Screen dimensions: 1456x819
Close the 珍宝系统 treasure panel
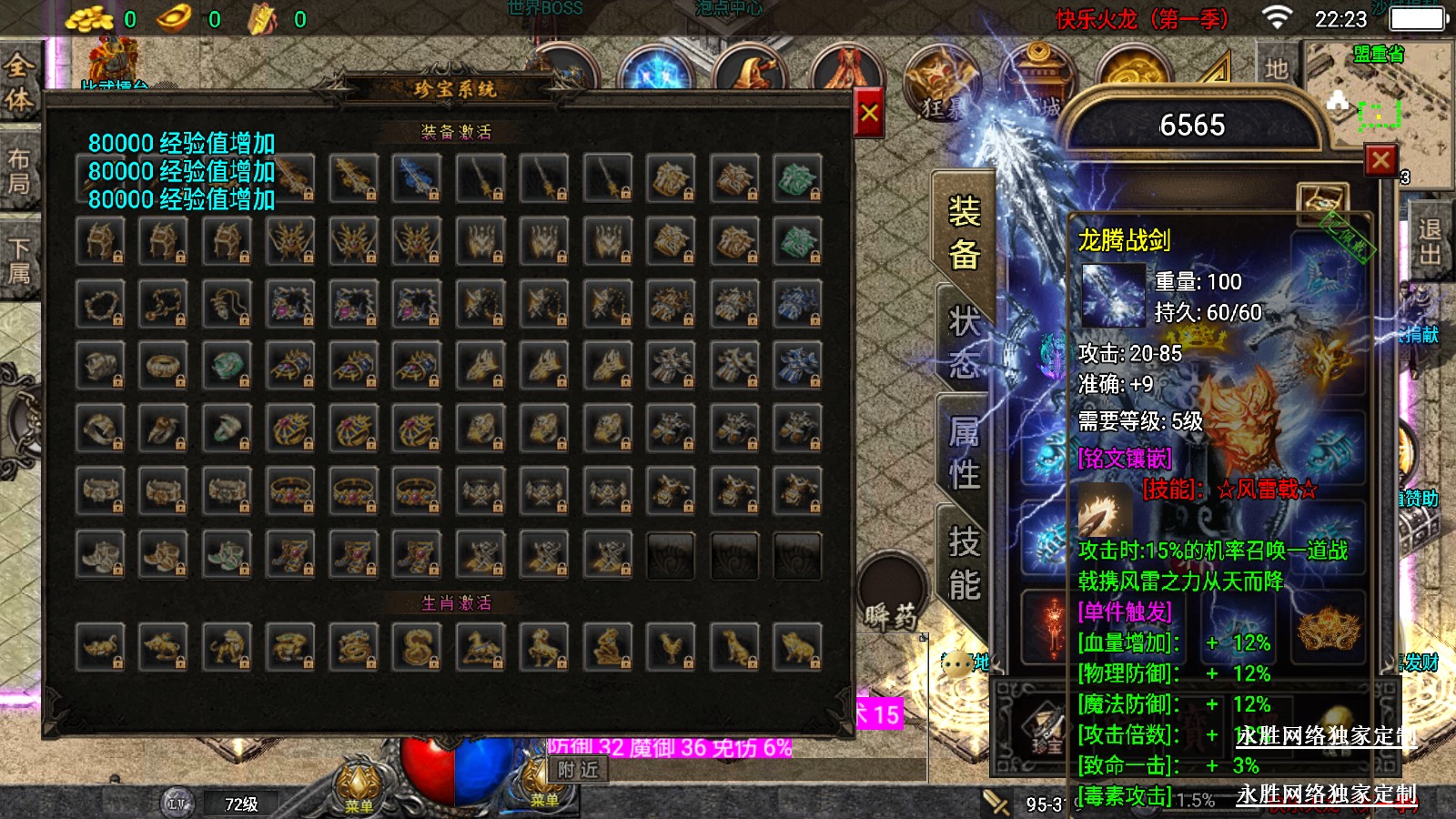pyautogui.click(x=869, y=113)
